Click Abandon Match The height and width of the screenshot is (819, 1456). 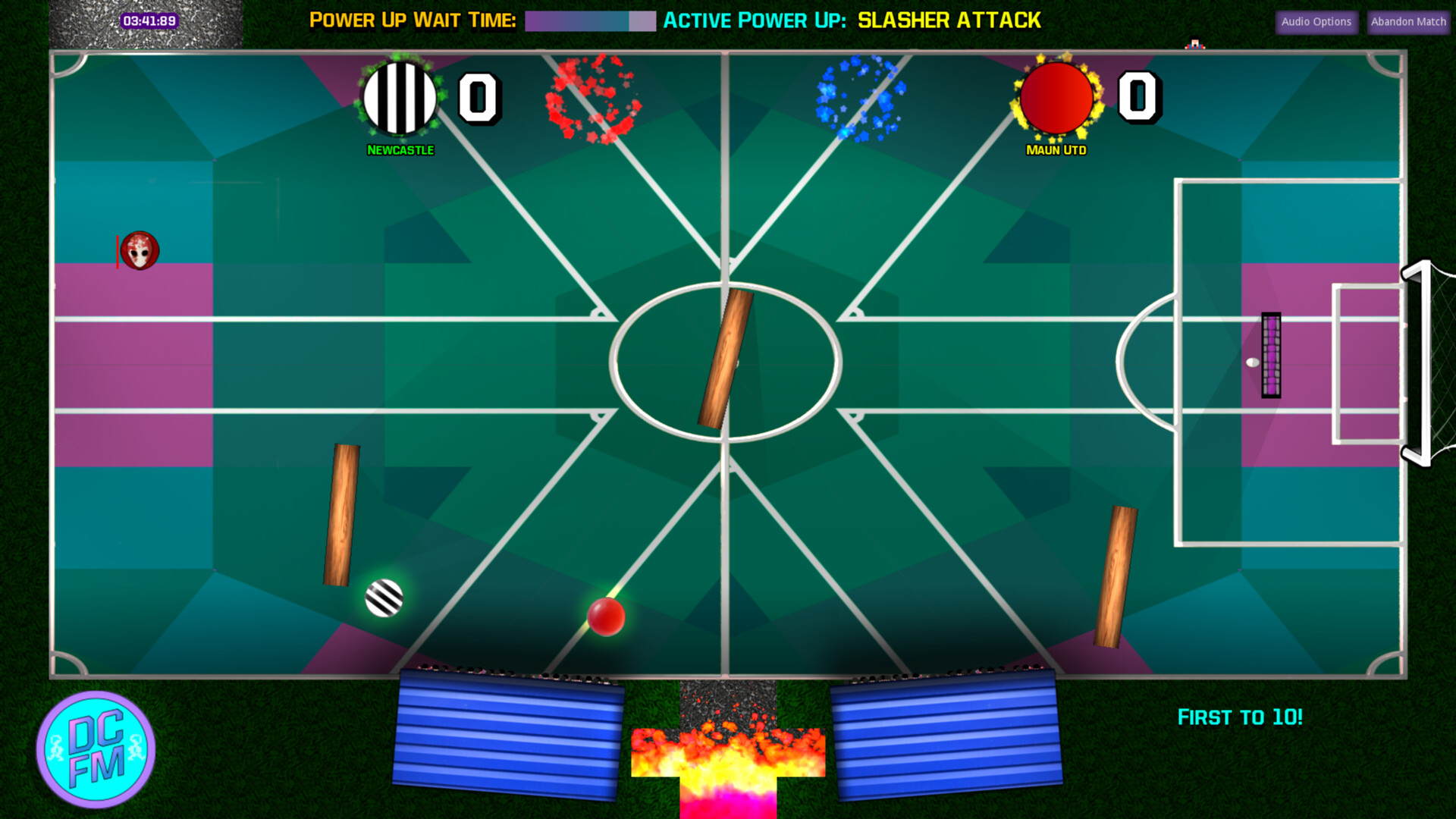[1407, 21]
